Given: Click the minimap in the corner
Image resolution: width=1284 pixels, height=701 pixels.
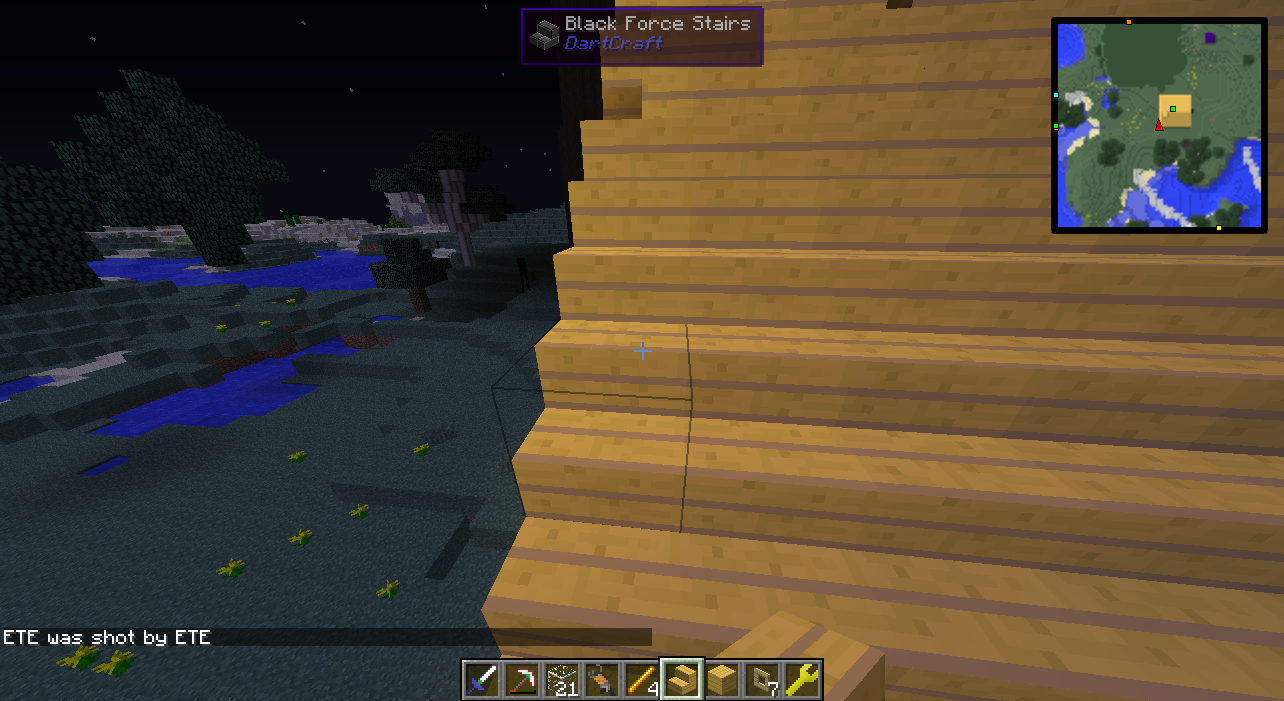Looking at the screenshot, I should click(1159, 125).
